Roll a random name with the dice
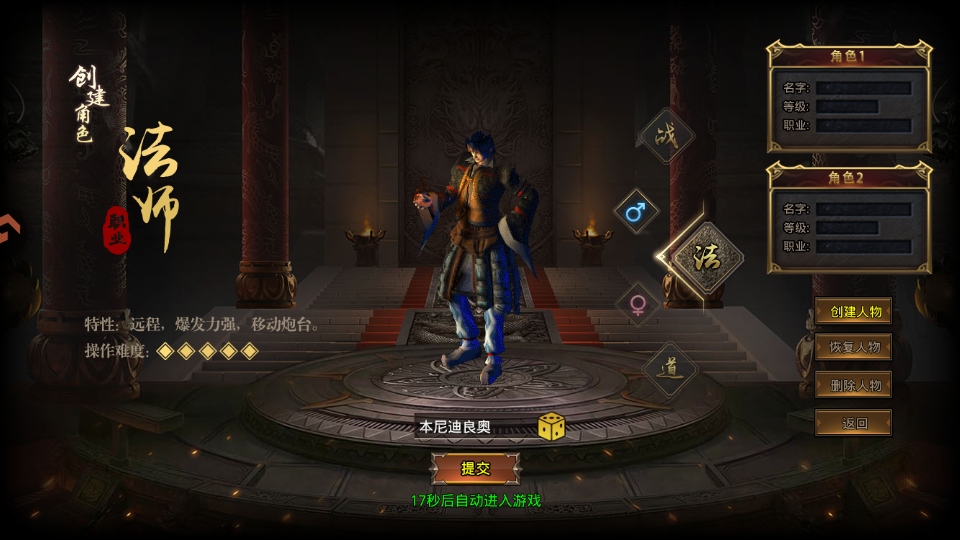This screenshot has height=540, width=960. tap(551, 426)
